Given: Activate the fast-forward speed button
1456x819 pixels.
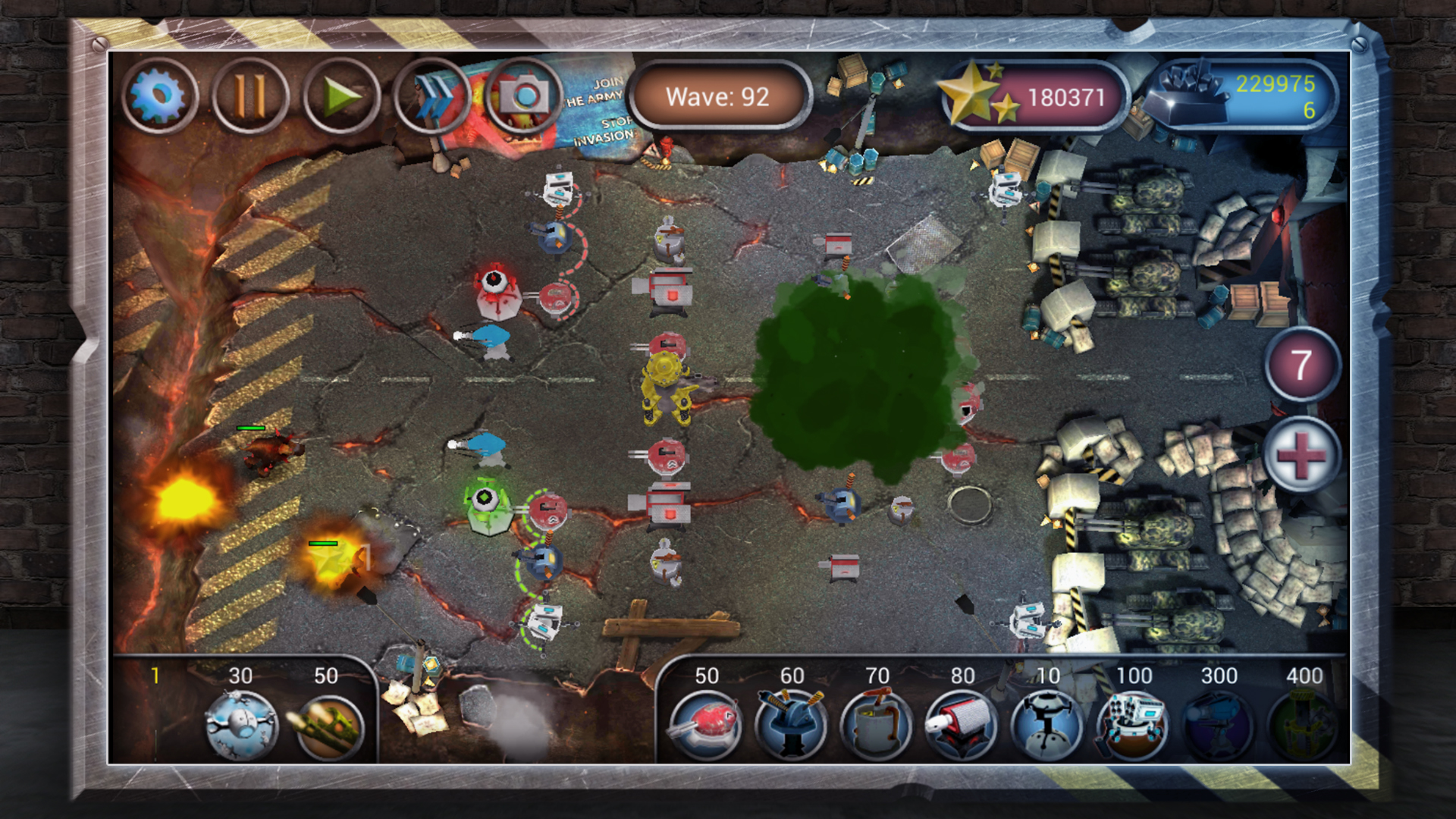Looking at the screenshot, I should click(431, 97).
